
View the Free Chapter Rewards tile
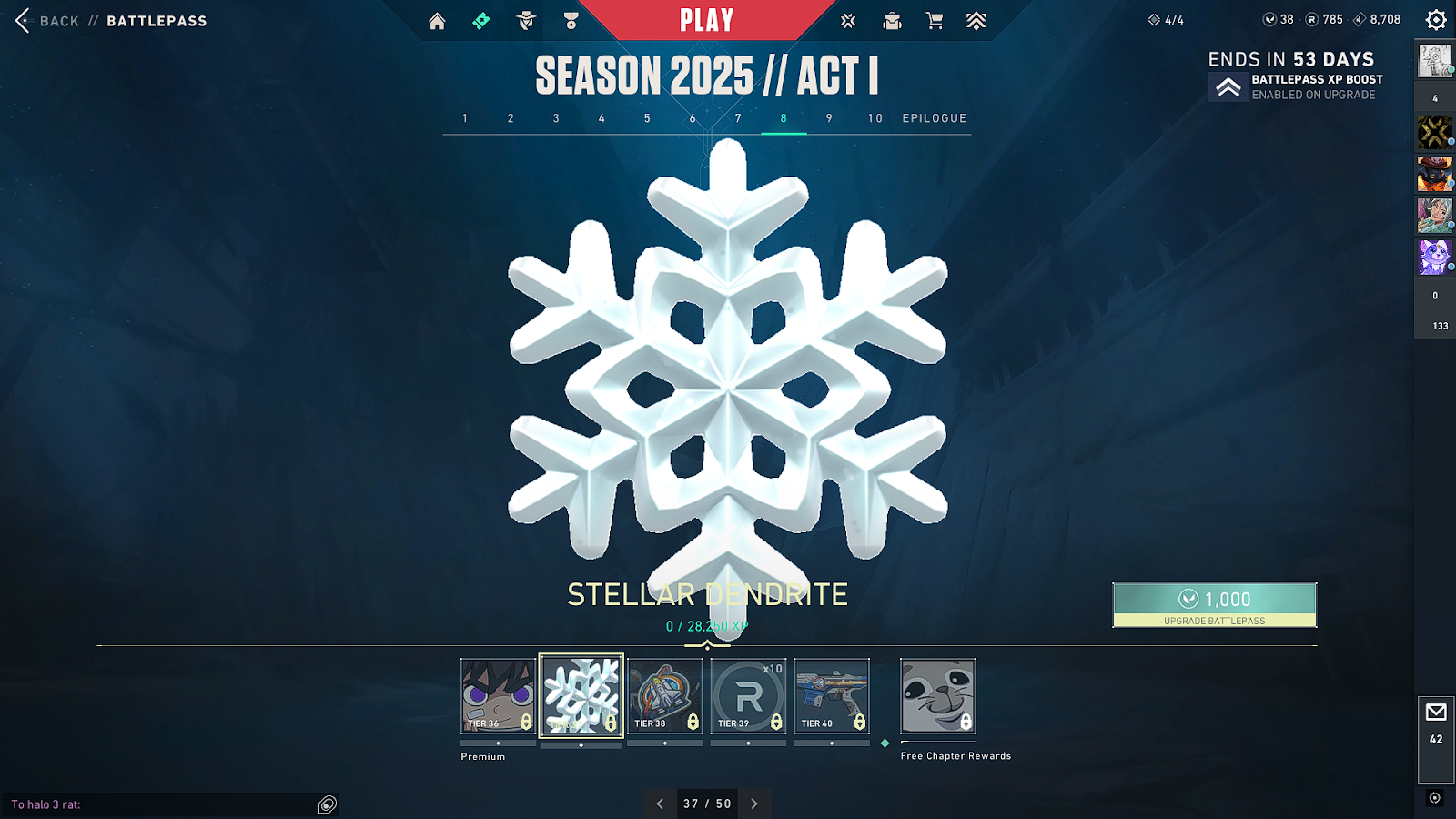click(x=938, y=695)
